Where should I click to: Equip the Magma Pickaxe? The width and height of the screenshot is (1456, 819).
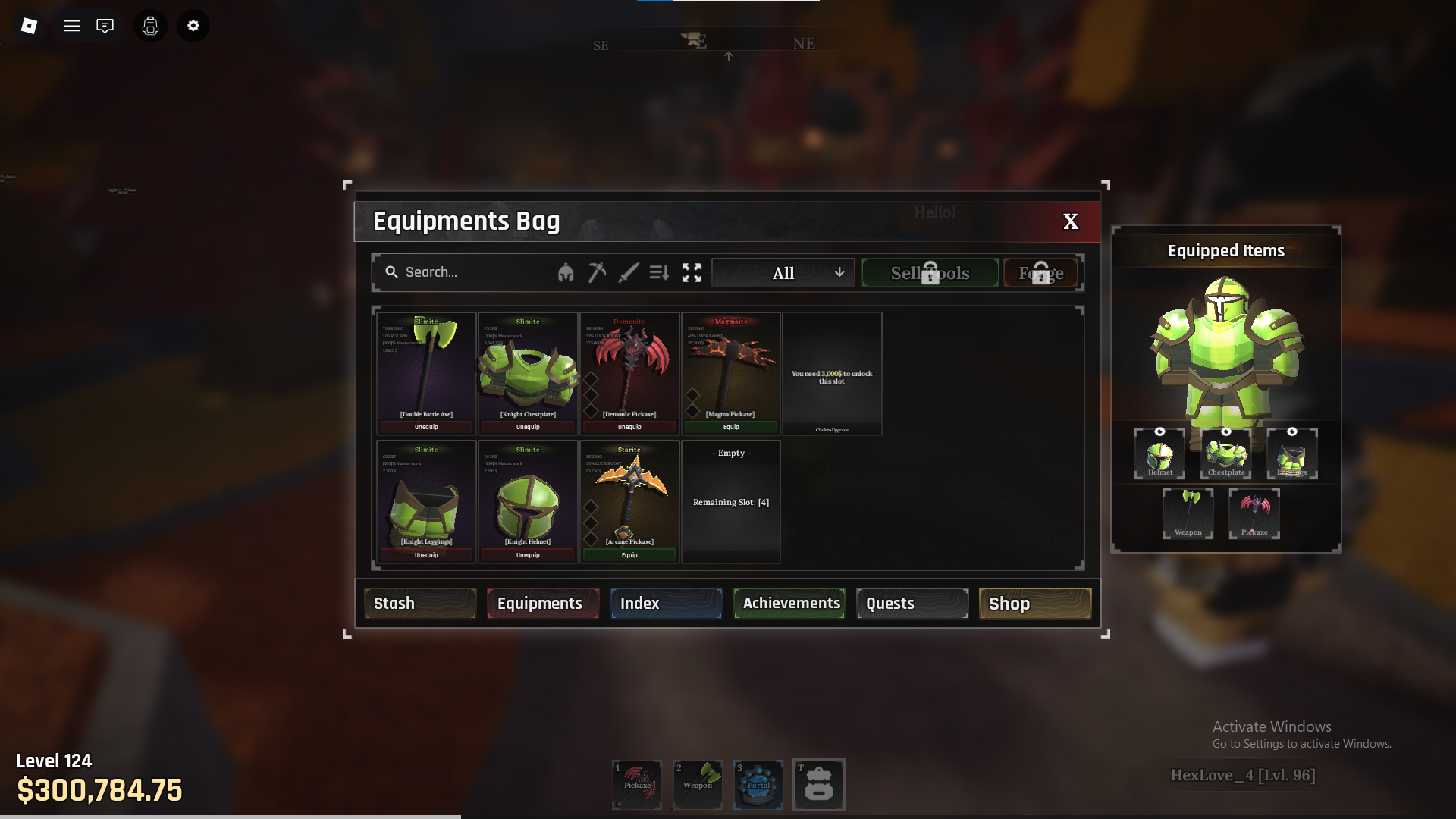point(731,427)
